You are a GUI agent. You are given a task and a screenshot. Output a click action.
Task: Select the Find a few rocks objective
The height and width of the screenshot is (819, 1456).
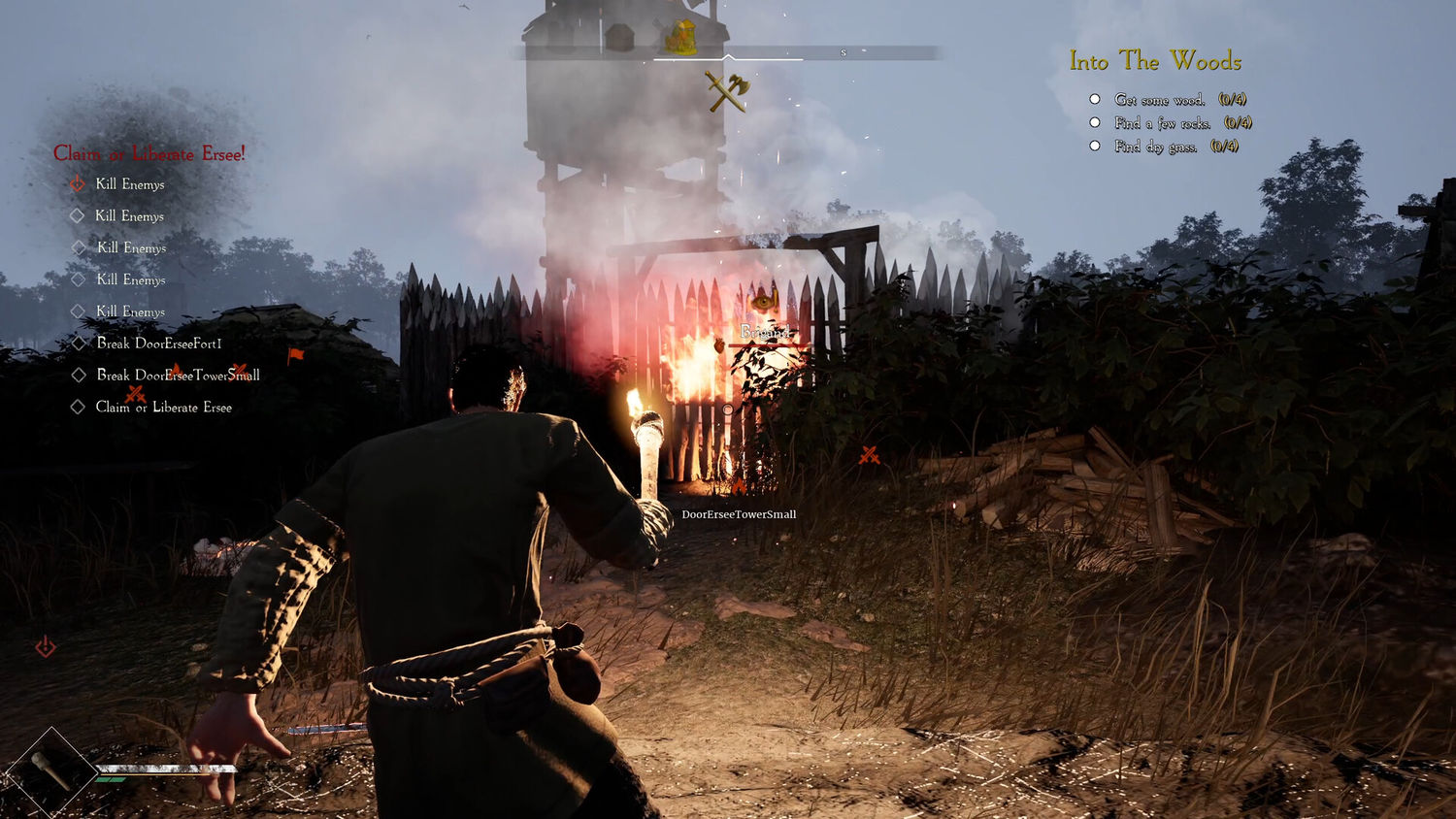tap(1162, 123)
